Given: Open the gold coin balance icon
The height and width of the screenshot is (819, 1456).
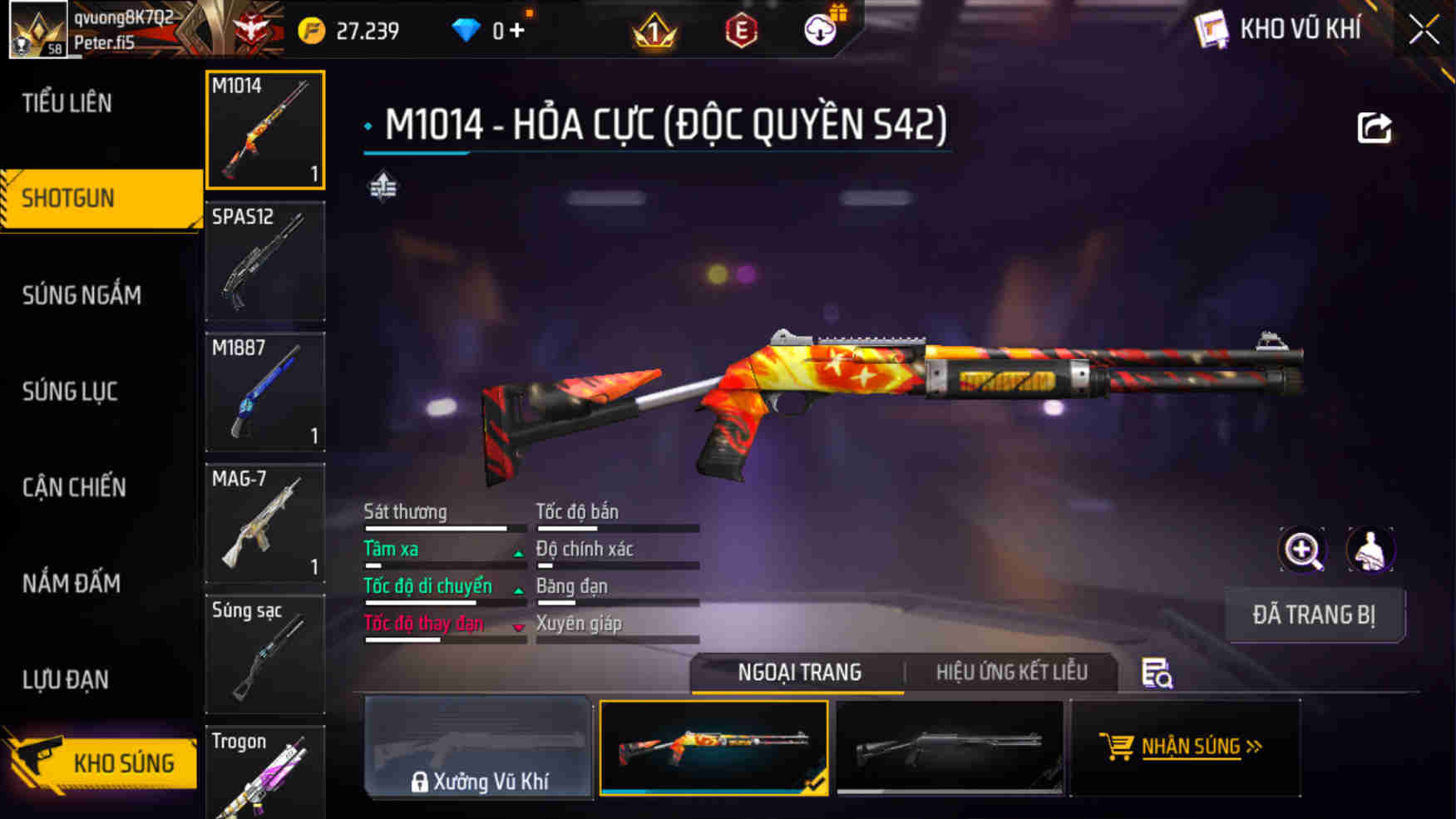Looking at the screenshot, I should 308,30.
